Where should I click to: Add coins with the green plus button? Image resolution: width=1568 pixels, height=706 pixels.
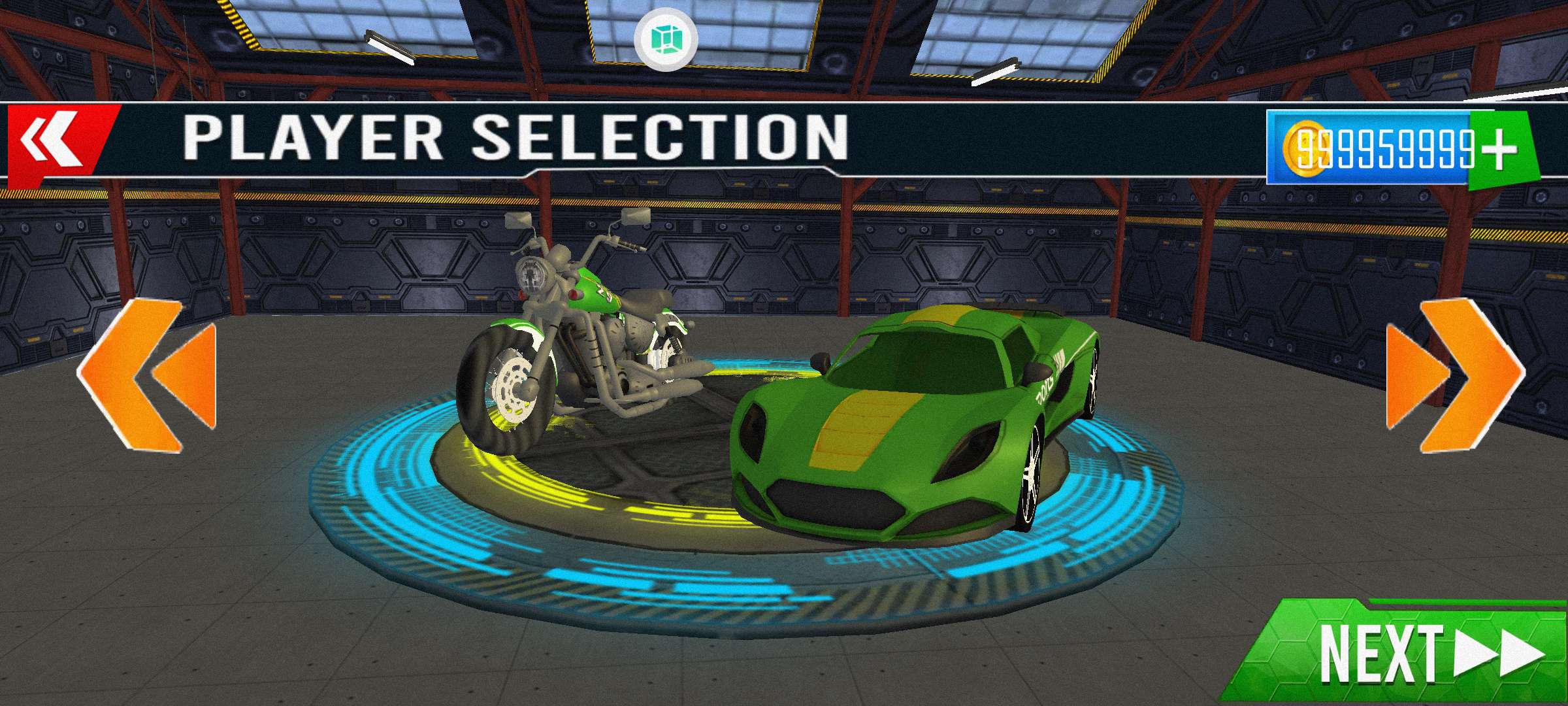tap(1500, 150)
